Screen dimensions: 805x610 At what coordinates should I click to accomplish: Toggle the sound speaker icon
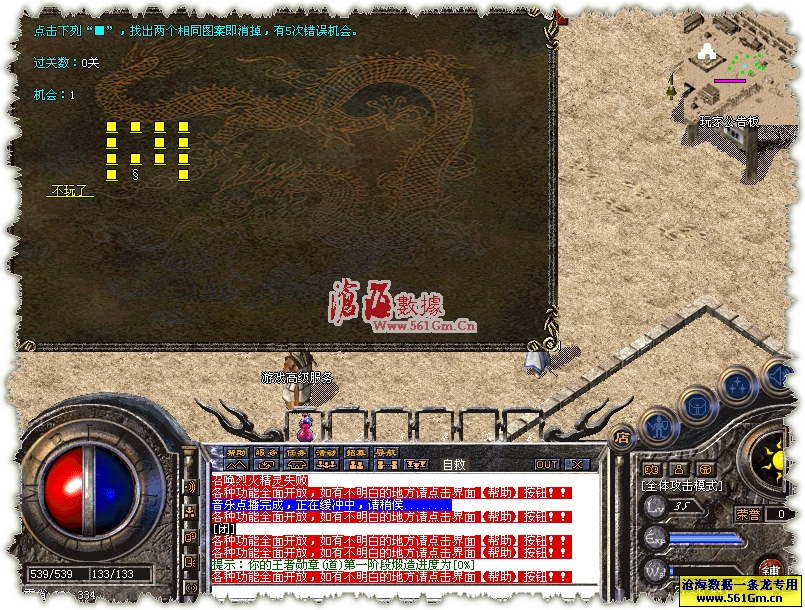190,486
